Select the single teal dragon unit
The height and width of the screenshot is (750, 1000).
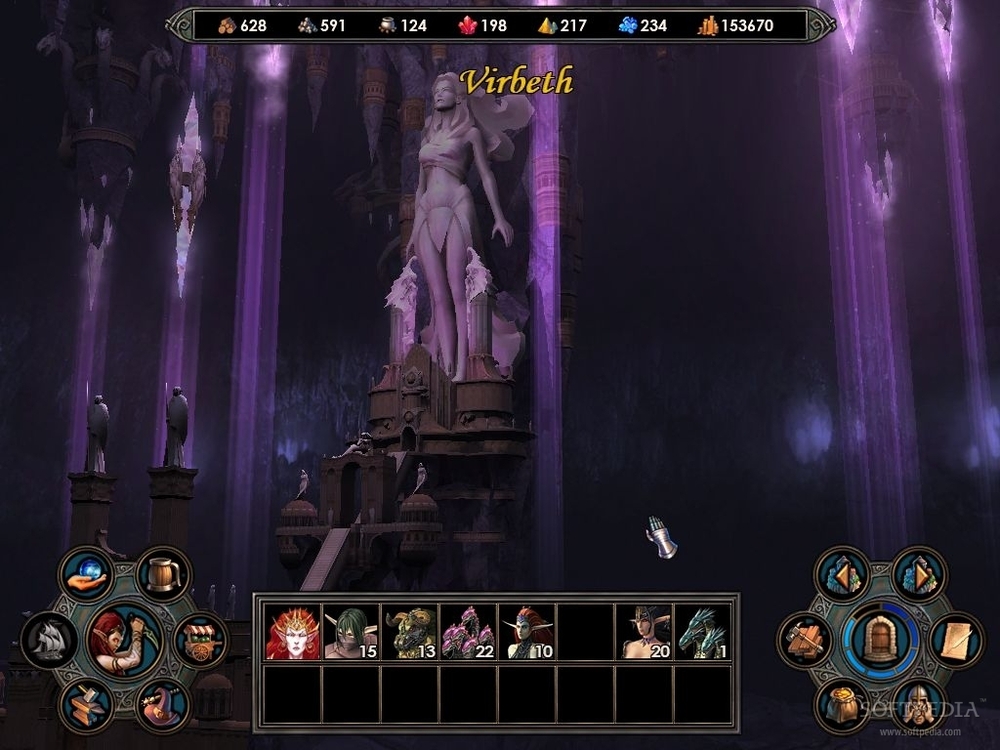702,632
